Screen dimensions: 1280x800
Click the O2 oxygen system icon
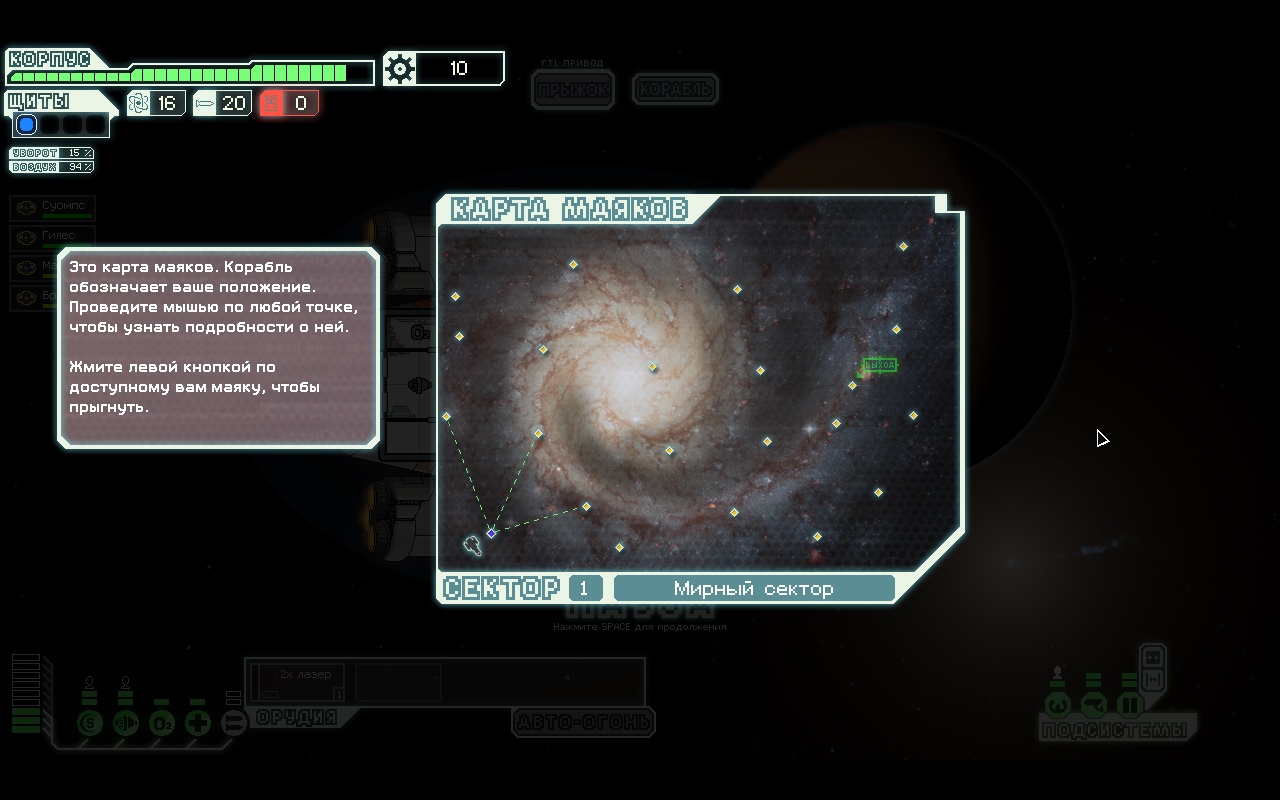coord(162,722)
